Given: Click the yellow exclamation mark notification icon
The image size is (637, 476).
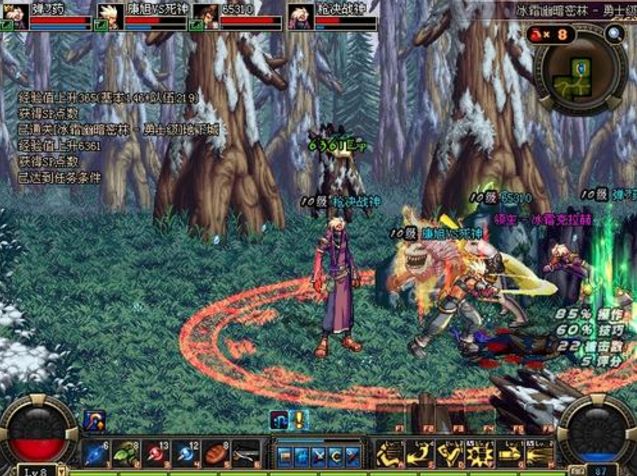Looking at the screenshot, I should pyautogui.click(x=297, y=420).
